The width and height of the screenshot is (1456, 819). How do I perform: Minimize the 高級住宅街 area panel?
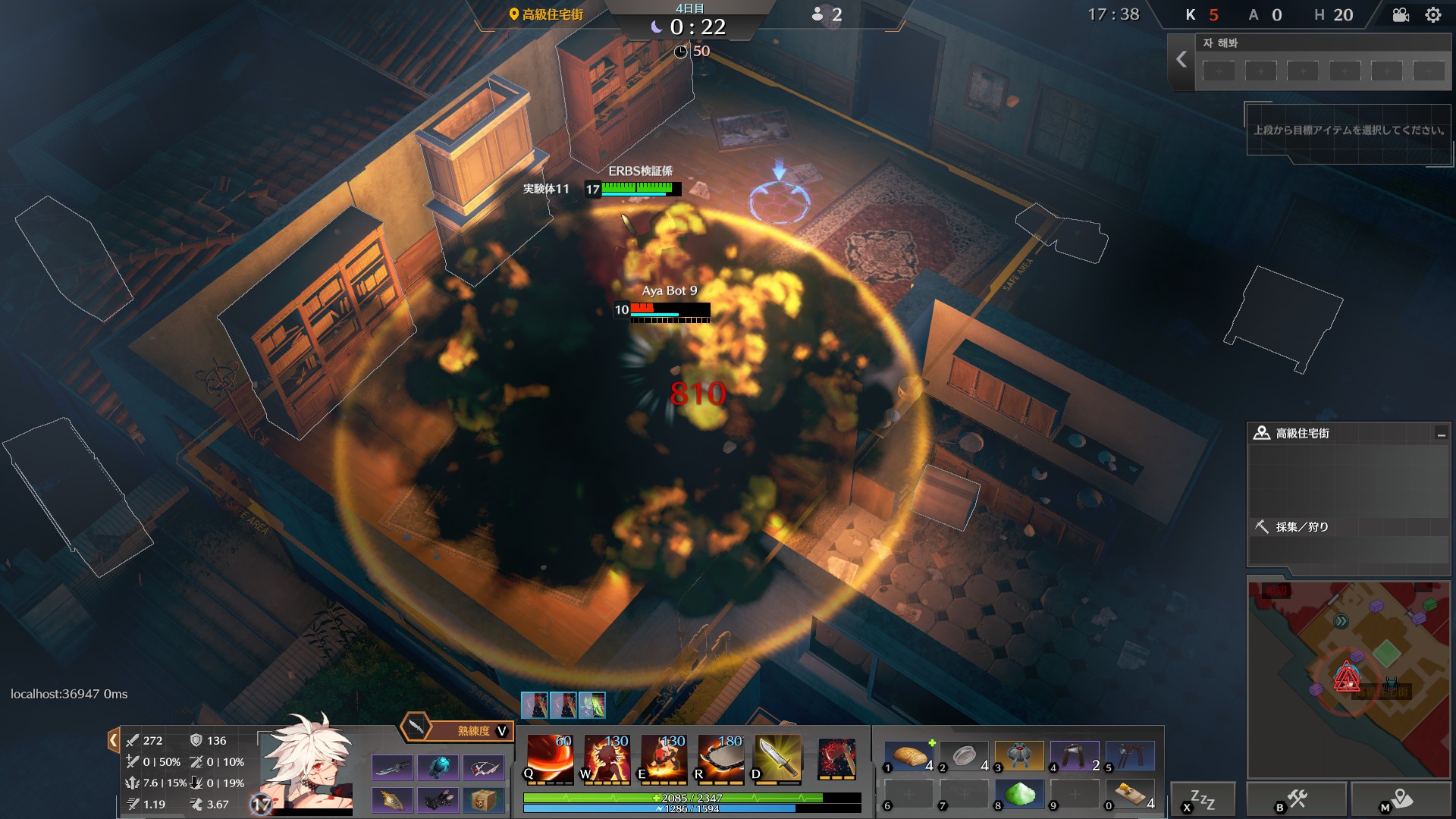pyautogui.click(x=1440, y=434)
